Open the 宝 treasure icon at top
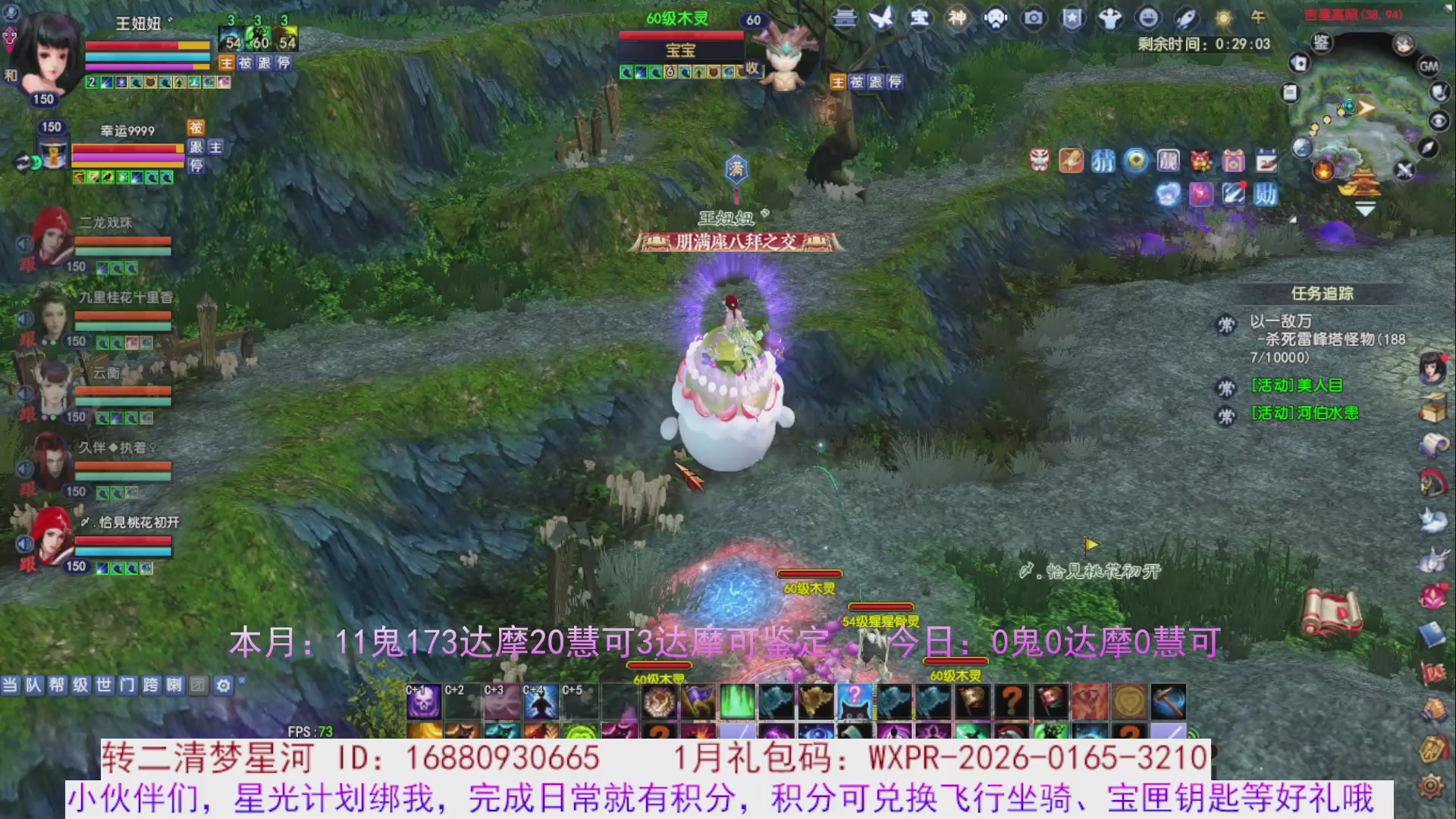Viewport: 1456px width, 819px height. tap(919, 19)
